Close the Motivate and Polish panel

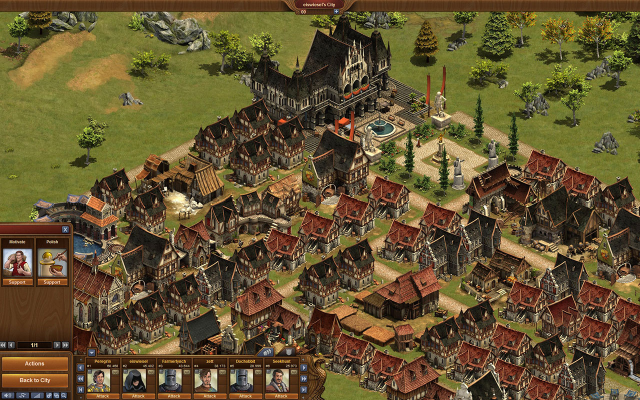click(65, 229)
